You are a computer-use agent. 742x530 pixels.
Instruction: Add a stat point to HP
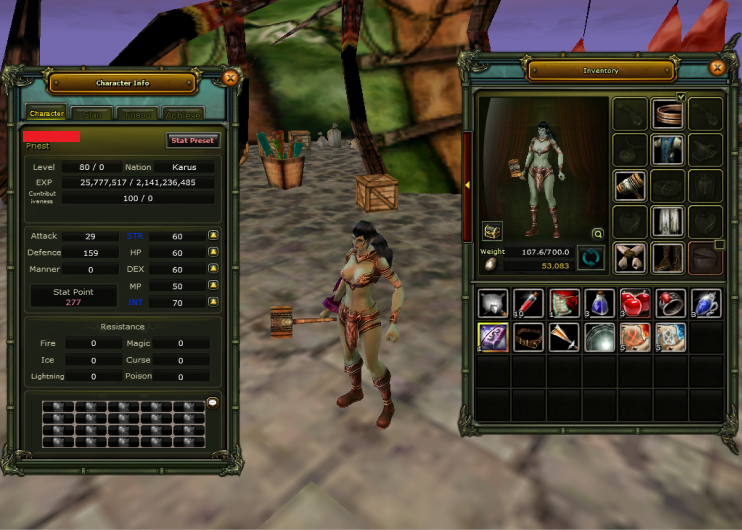click(213, 253)
